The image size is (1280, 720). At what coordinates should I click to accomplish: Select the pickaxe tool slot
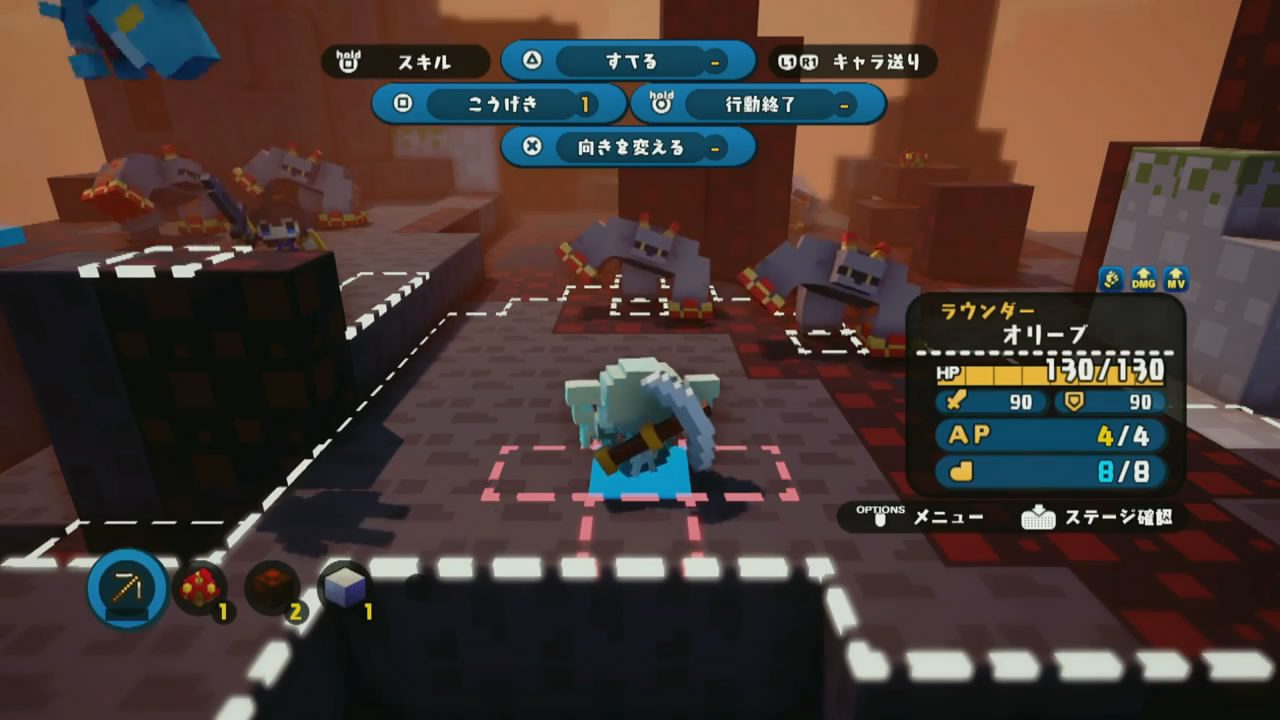[x=127, y=588]
